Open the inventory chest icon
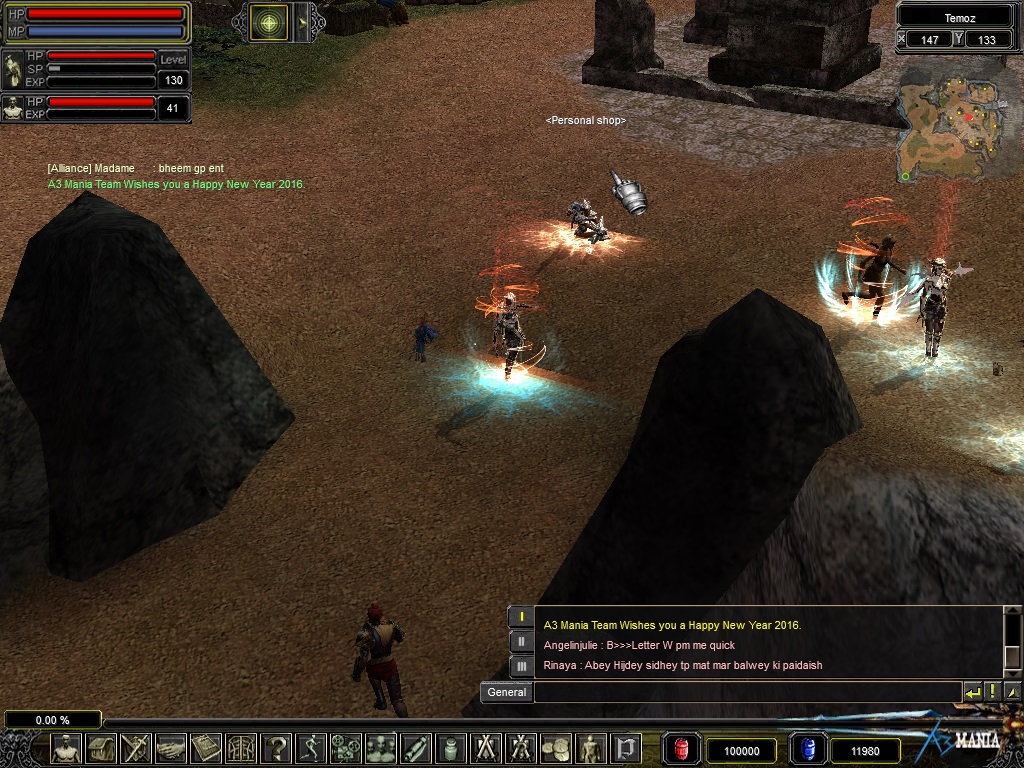The height and width of the screenshot is (768, 1024). [102, 748]
